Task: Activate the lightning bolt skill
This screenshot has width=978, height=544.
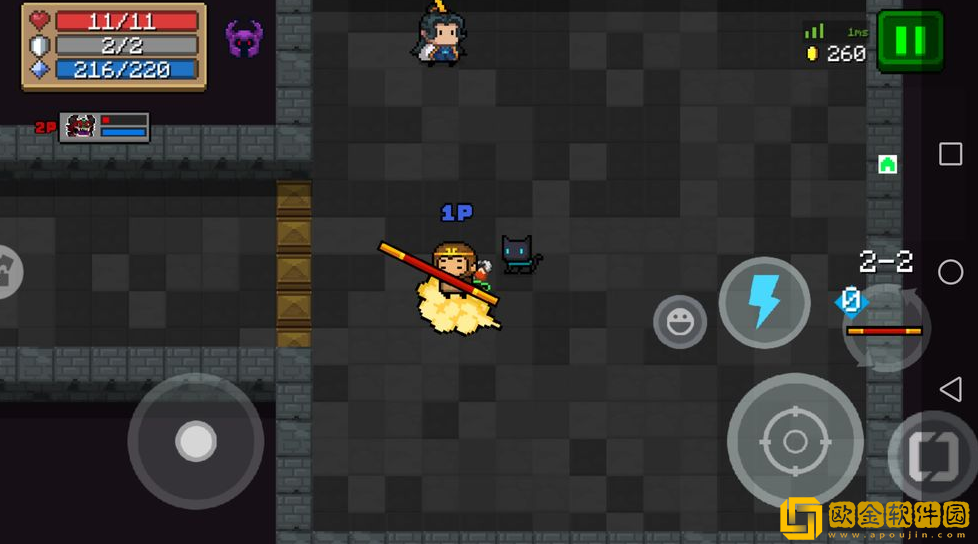Action: [764, 302]
